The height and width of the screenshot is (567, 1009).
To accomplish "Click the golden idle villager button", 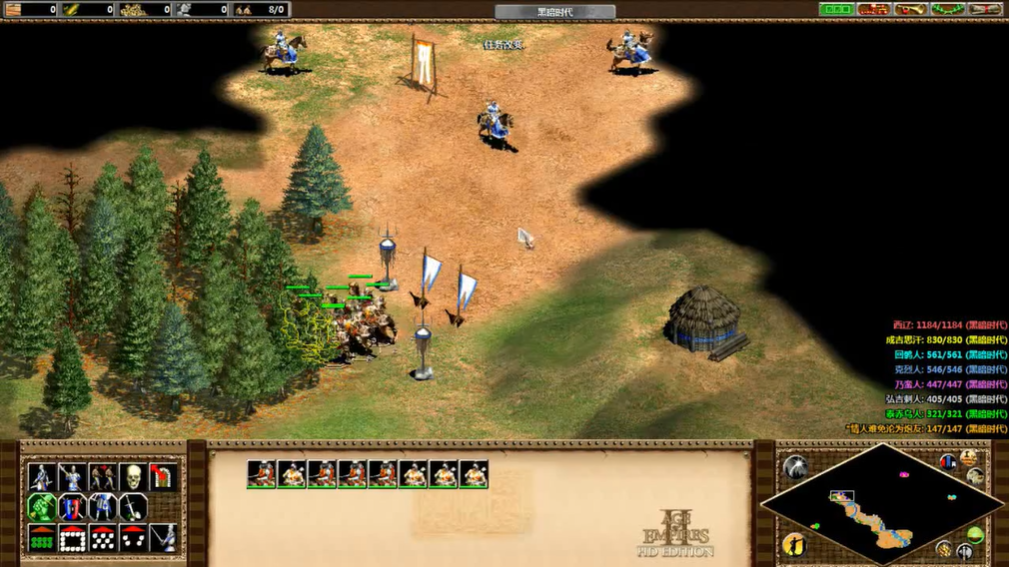I will pos(795,544).
